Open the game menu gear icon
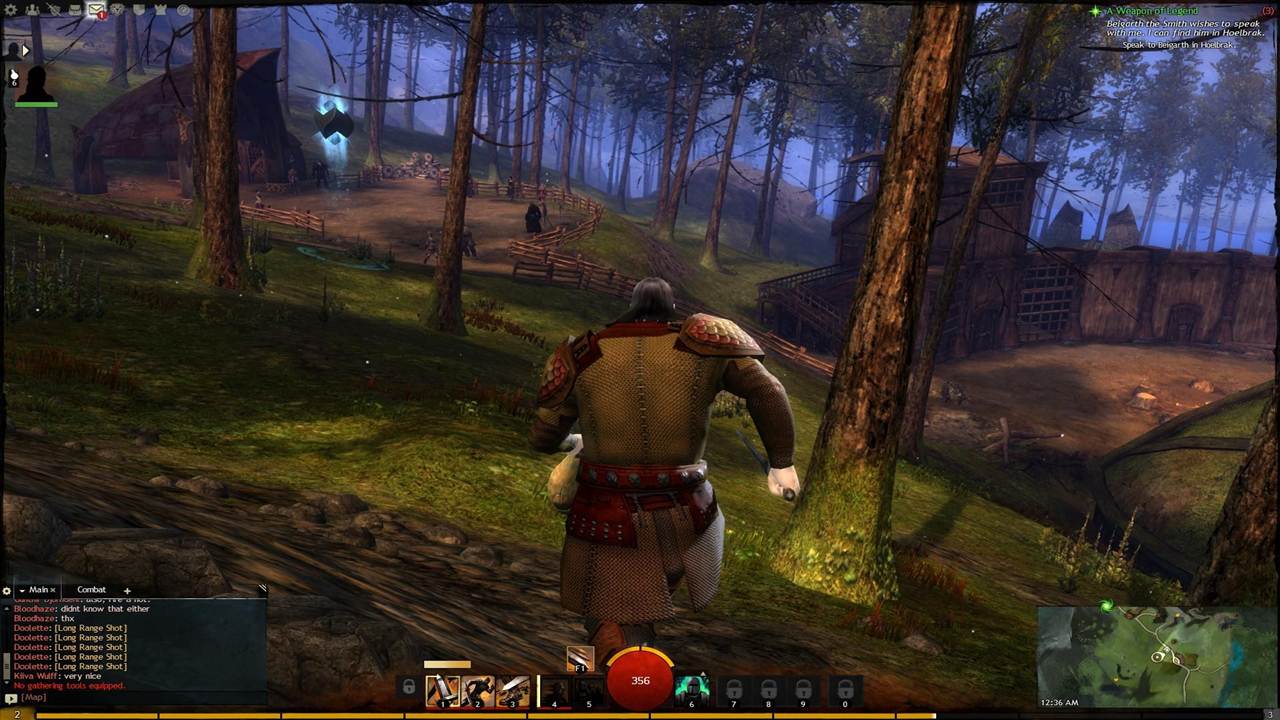 12,10
